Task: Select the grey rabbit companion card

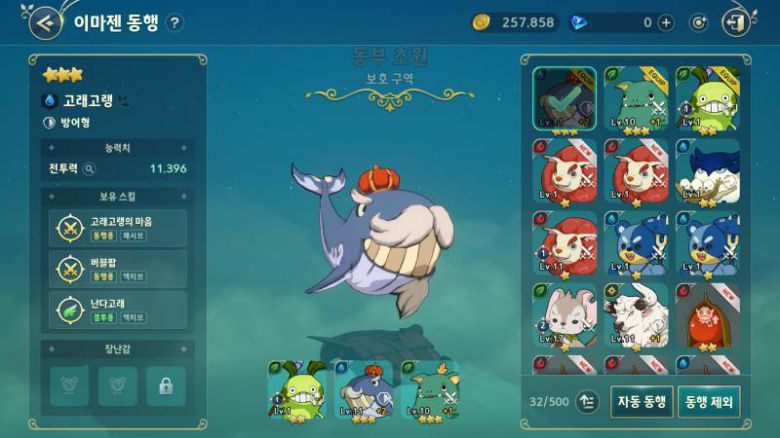Action: click(x=564, y=316)
